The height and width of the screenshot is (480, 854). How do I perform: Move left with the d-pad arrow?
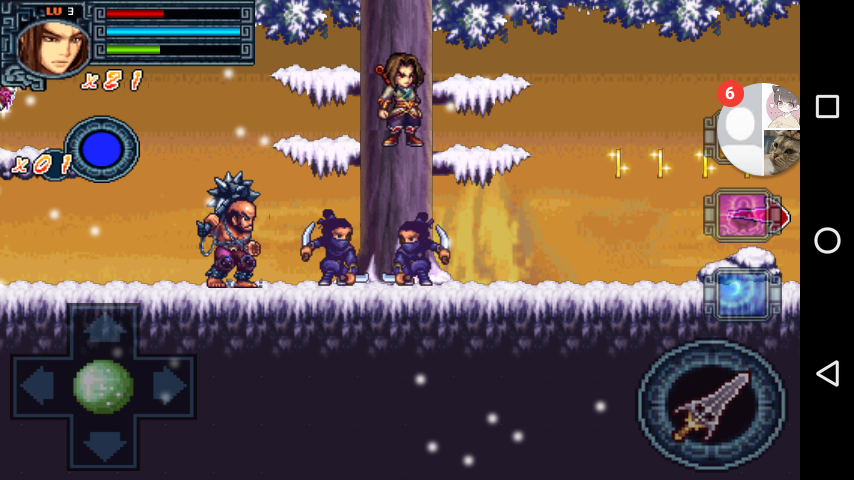(x=36, y=386)
